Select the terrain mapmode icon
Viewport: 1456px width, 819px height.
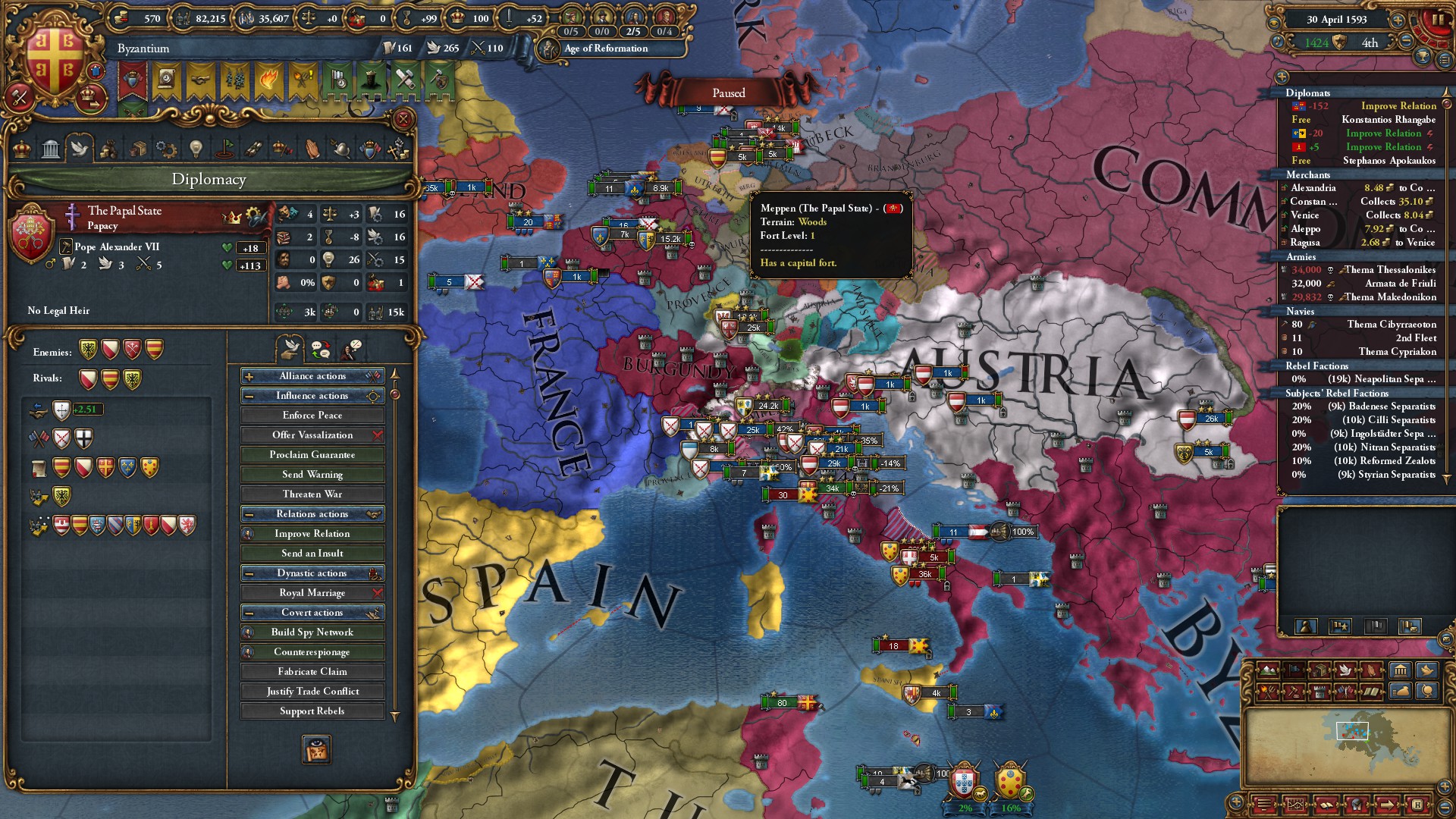pos(1269,670)
